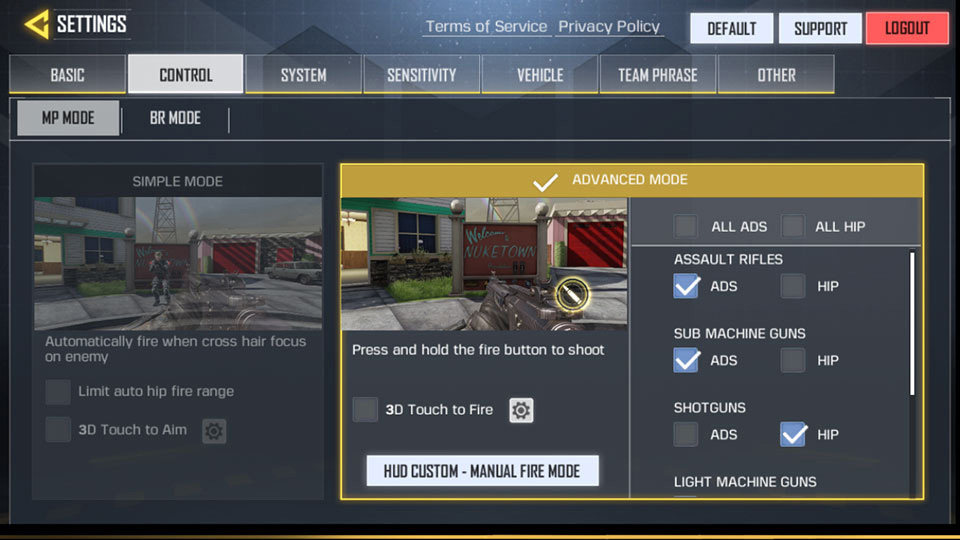Switch to BR MODE controls

coord(175,118)
